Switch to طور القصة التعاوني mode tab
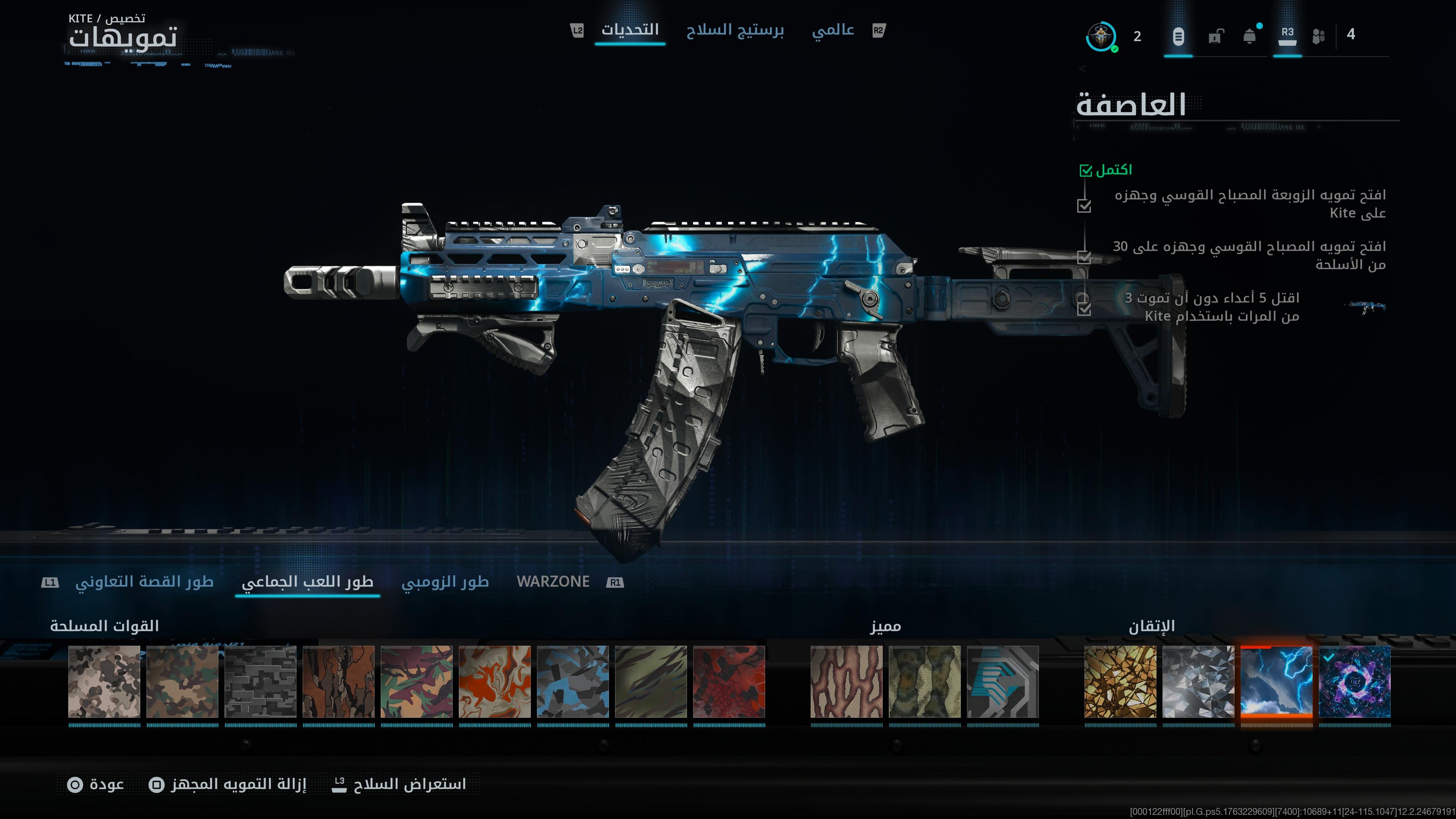The height and width of the screenshot is (819, 1456). pos(144,582)
